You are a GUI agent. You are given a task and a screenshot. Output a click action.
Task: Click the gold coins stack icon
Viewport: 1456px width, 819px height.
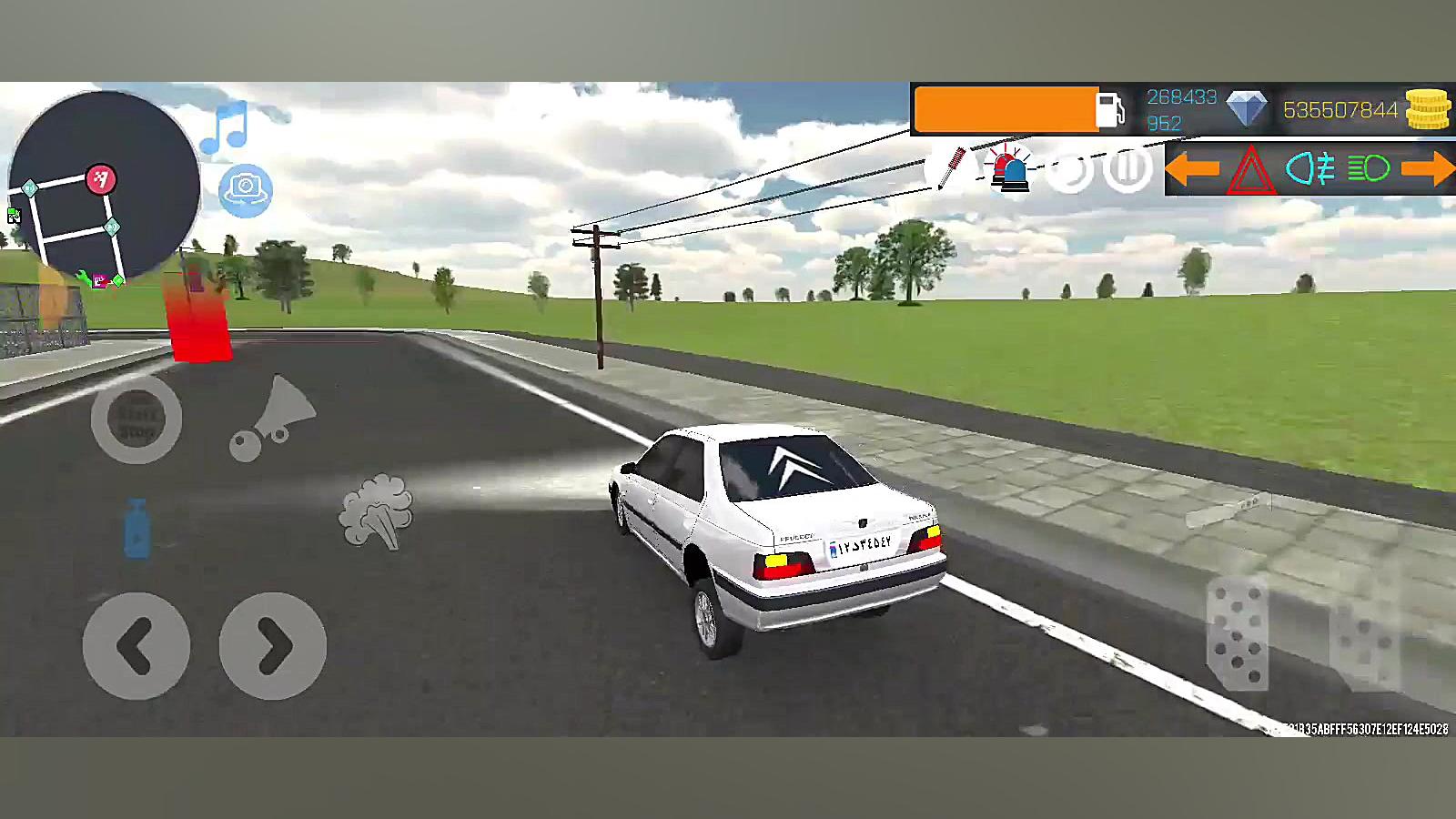point(1427,110)
